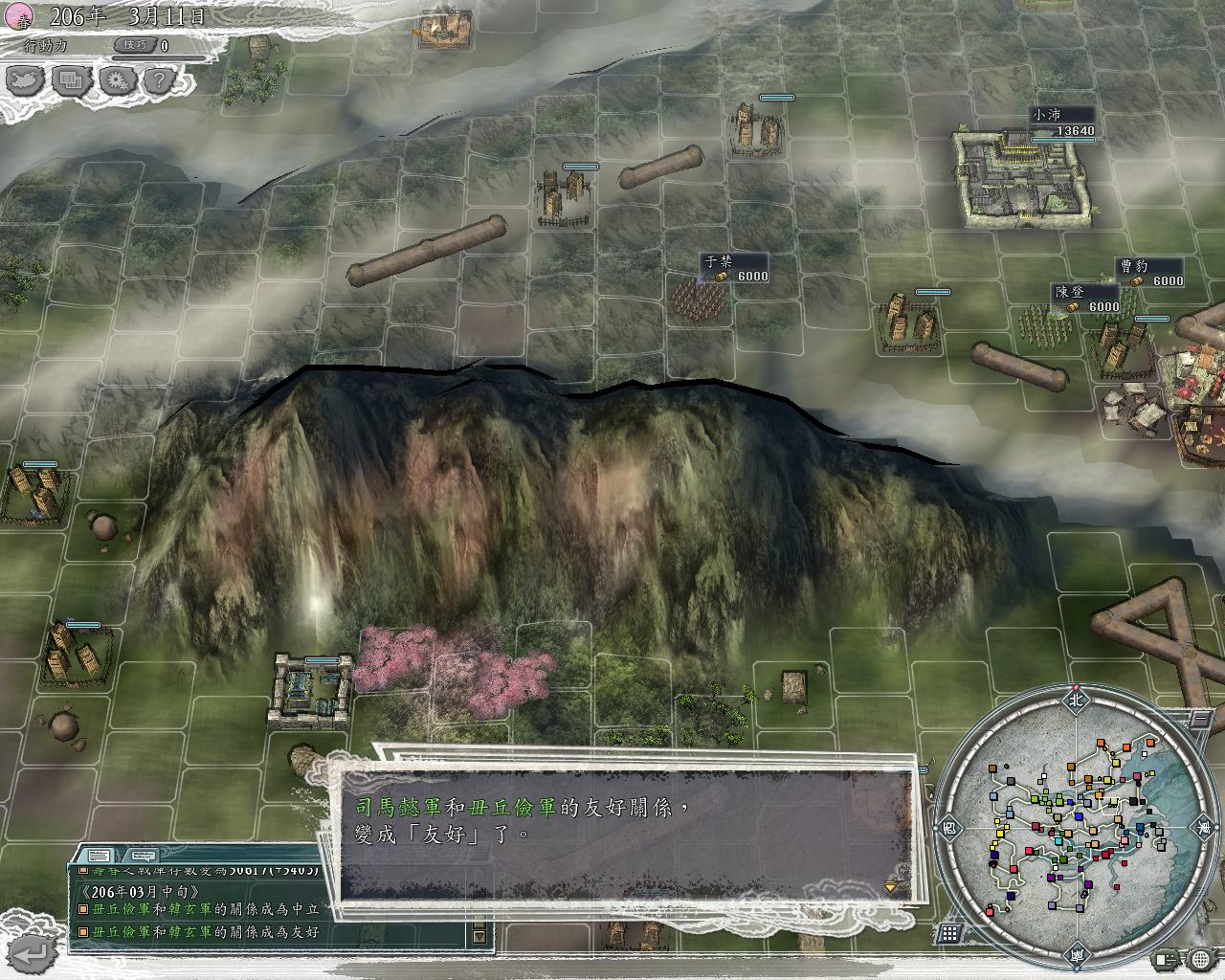Click the 南 south compass marker
1225x980 pixels.
pos(1078,953)
